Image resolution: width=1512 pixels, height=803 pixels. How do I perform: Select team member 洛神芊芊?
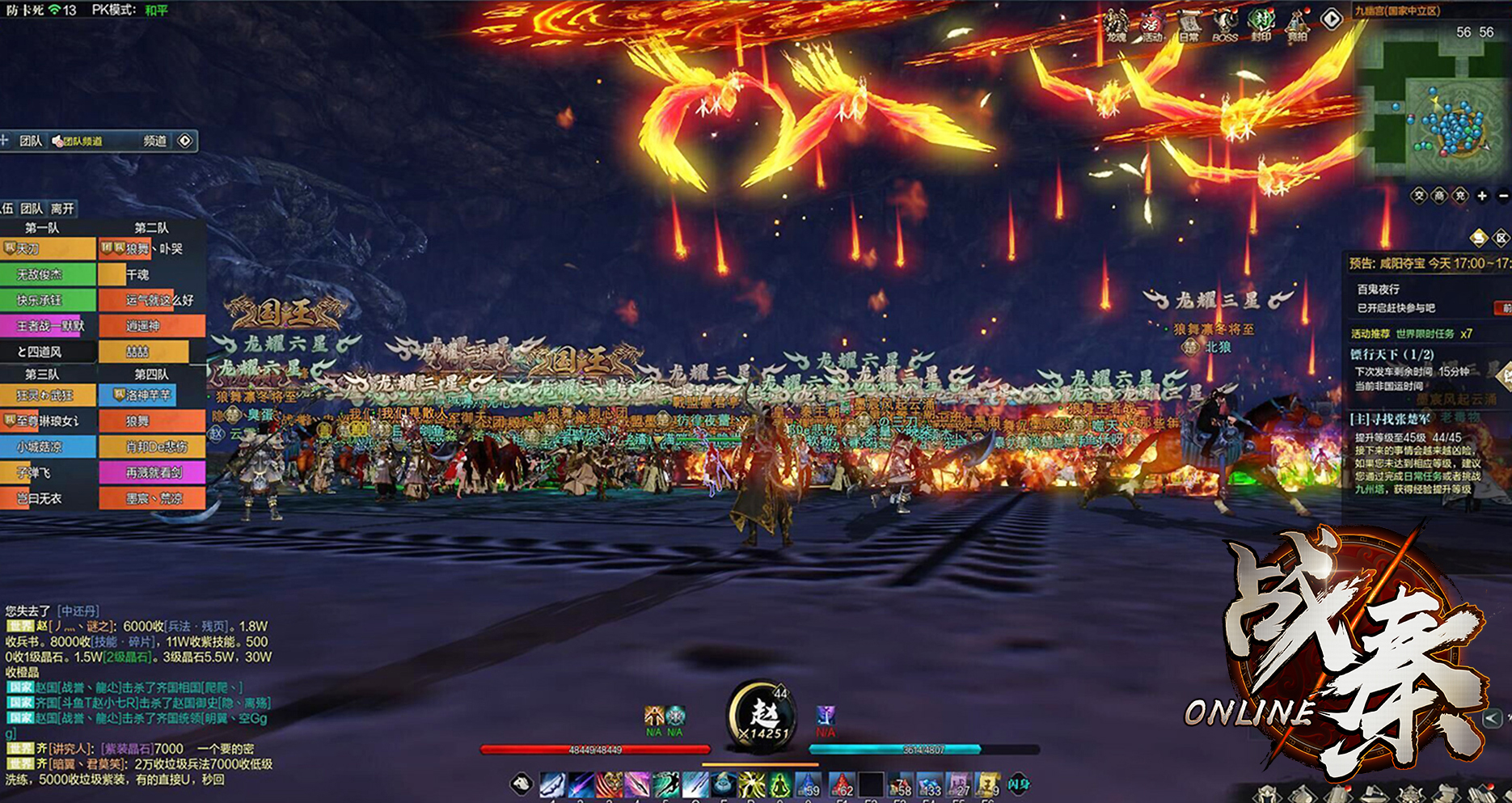[x=137, y=395]
